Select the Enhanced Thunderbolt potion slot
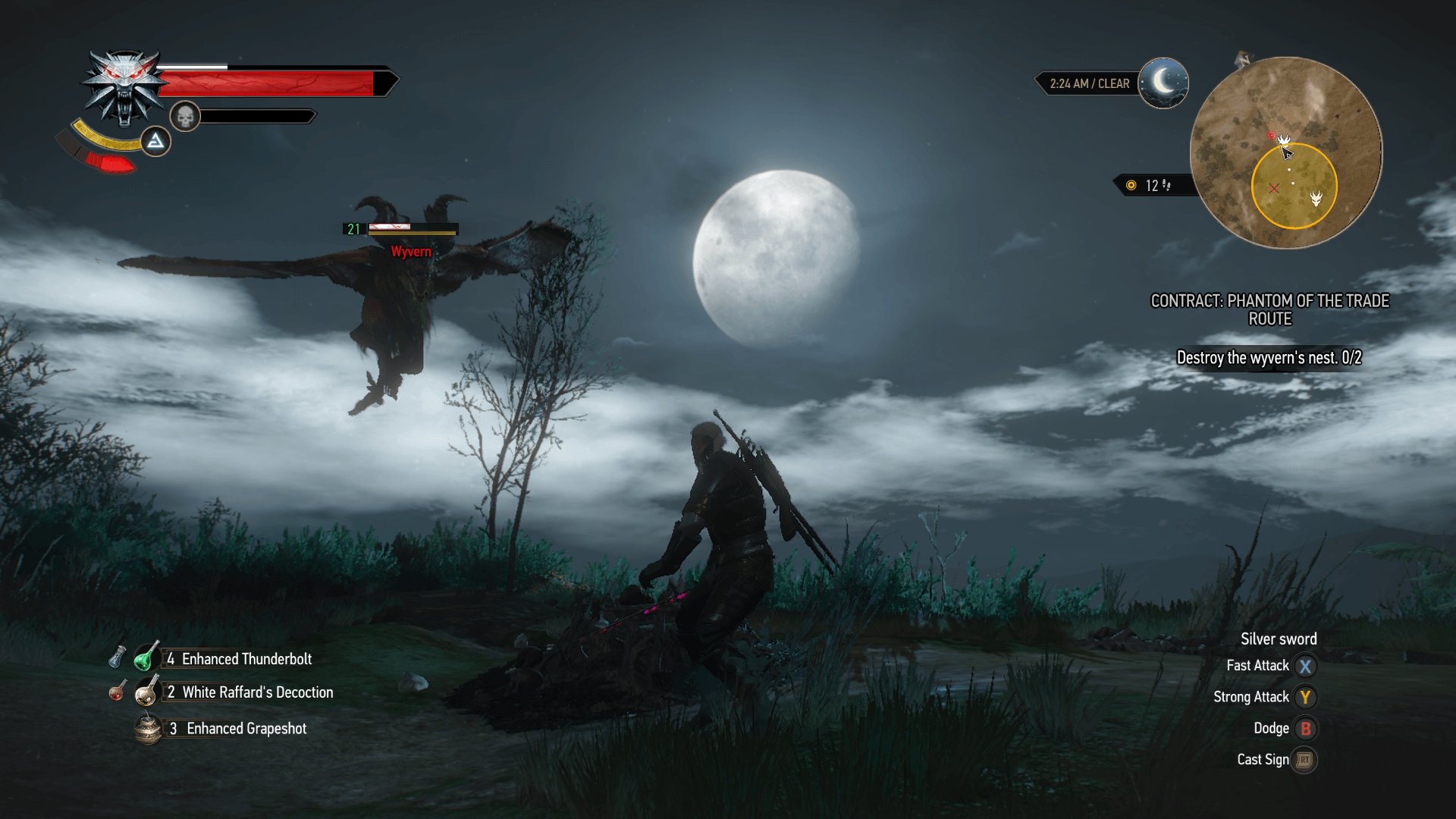The image size is (1456, 819). [x=148, y=657]
